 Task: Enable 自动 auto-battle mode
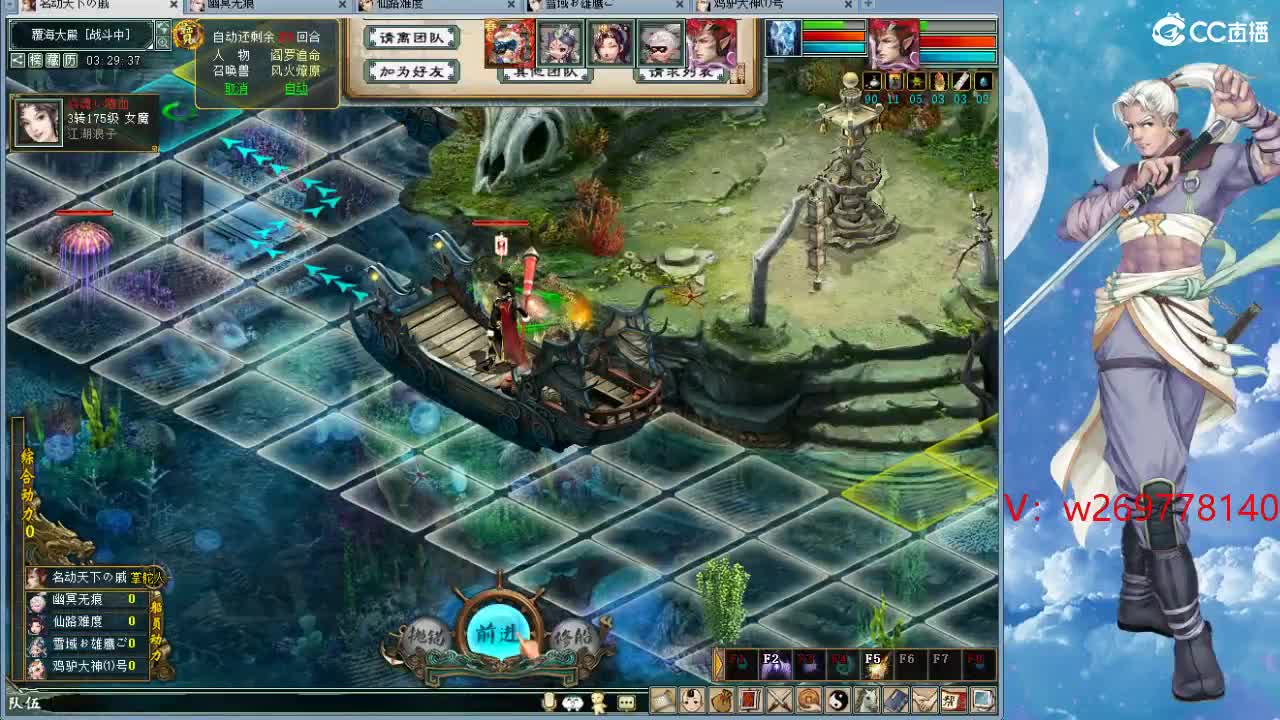(297, 90)
